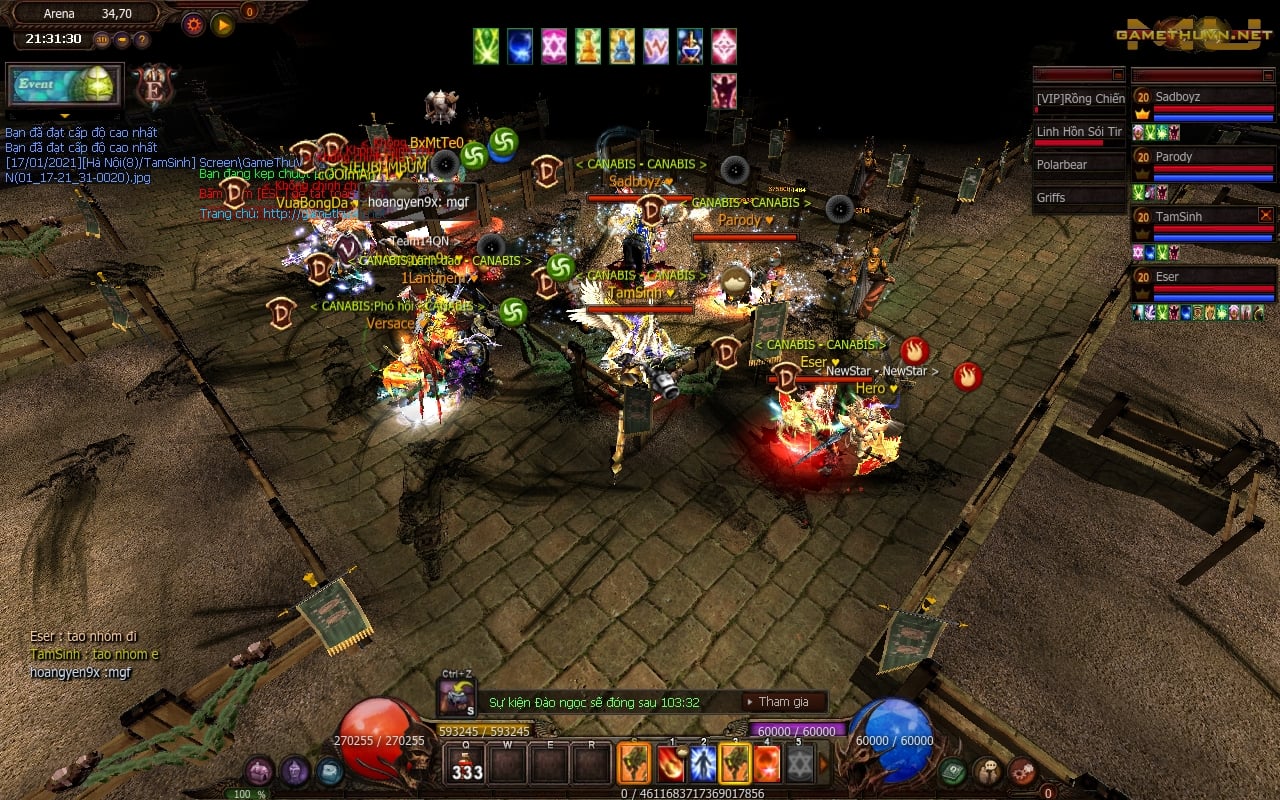Select the hexagram skill in slot 5
Screen dimensions: 1280x800
798,764
